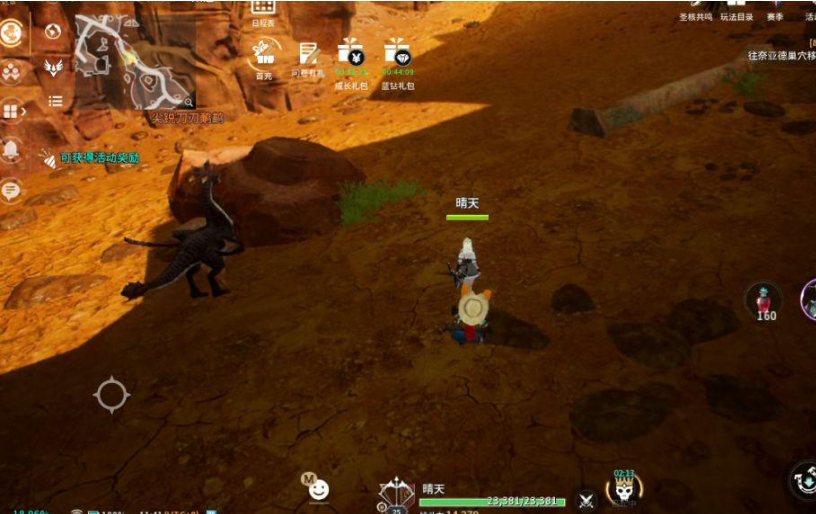Open the list menu icon

[55, 101]
